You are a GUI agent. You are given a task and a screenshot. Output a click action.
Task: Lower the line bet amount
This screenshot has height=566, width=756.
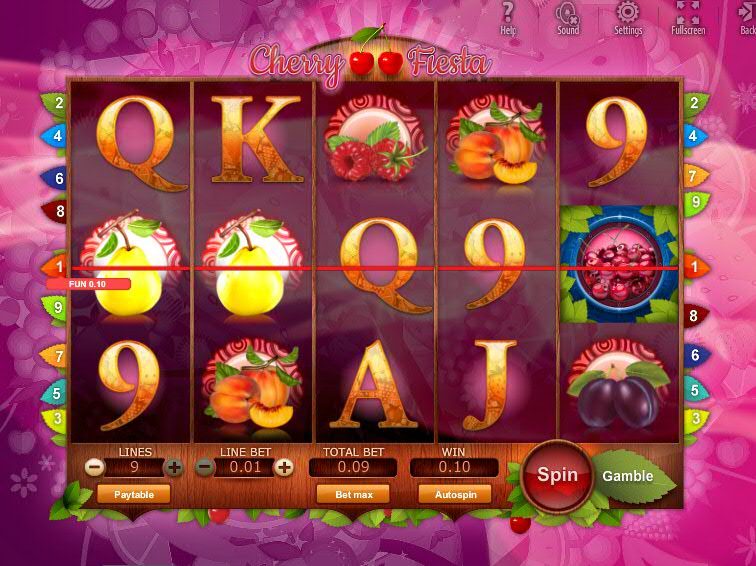pos(204,467)
